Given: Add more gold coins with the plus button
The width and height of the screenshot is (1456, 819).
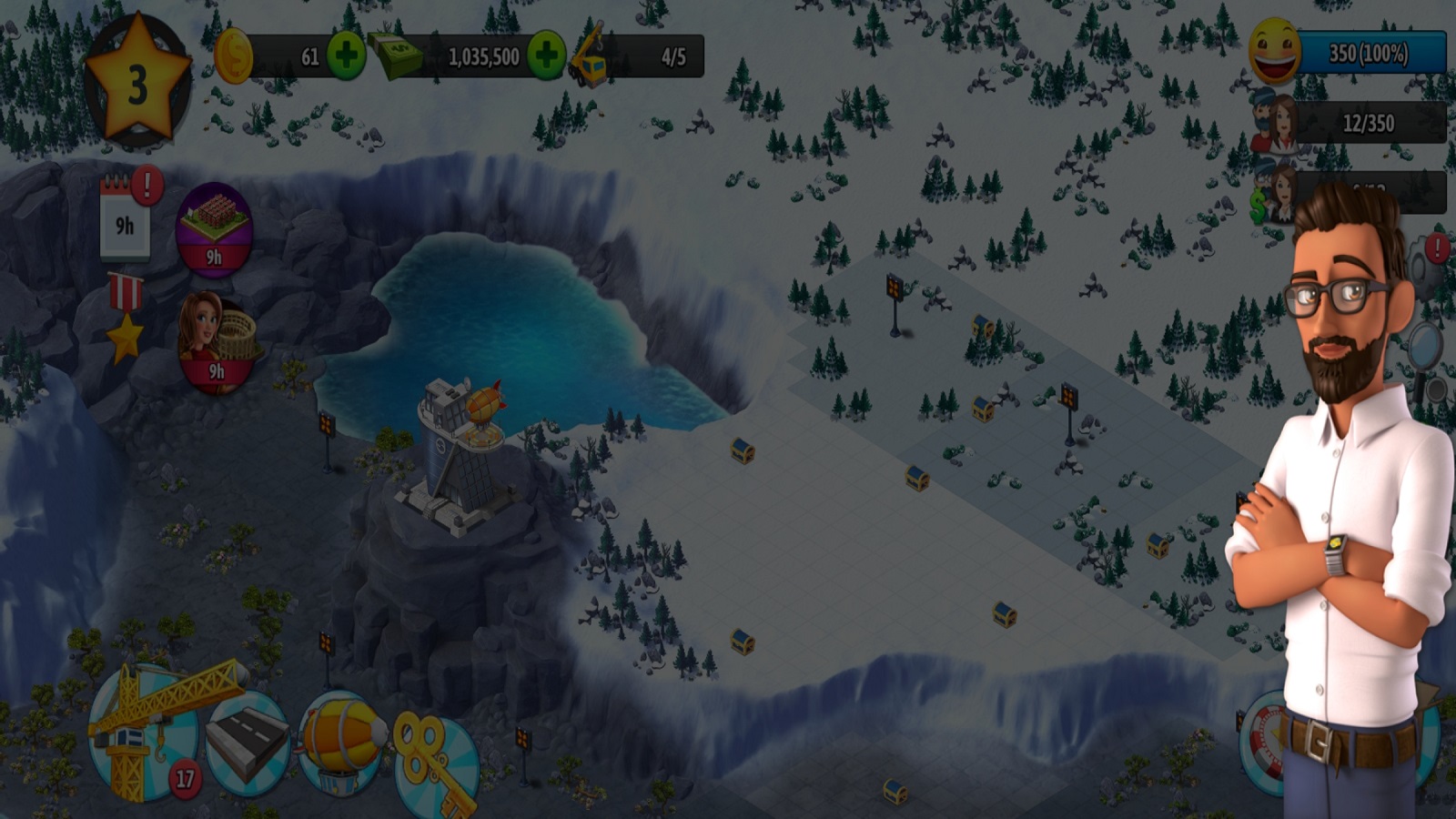Looking at the screenshot, I should (346, 56).
